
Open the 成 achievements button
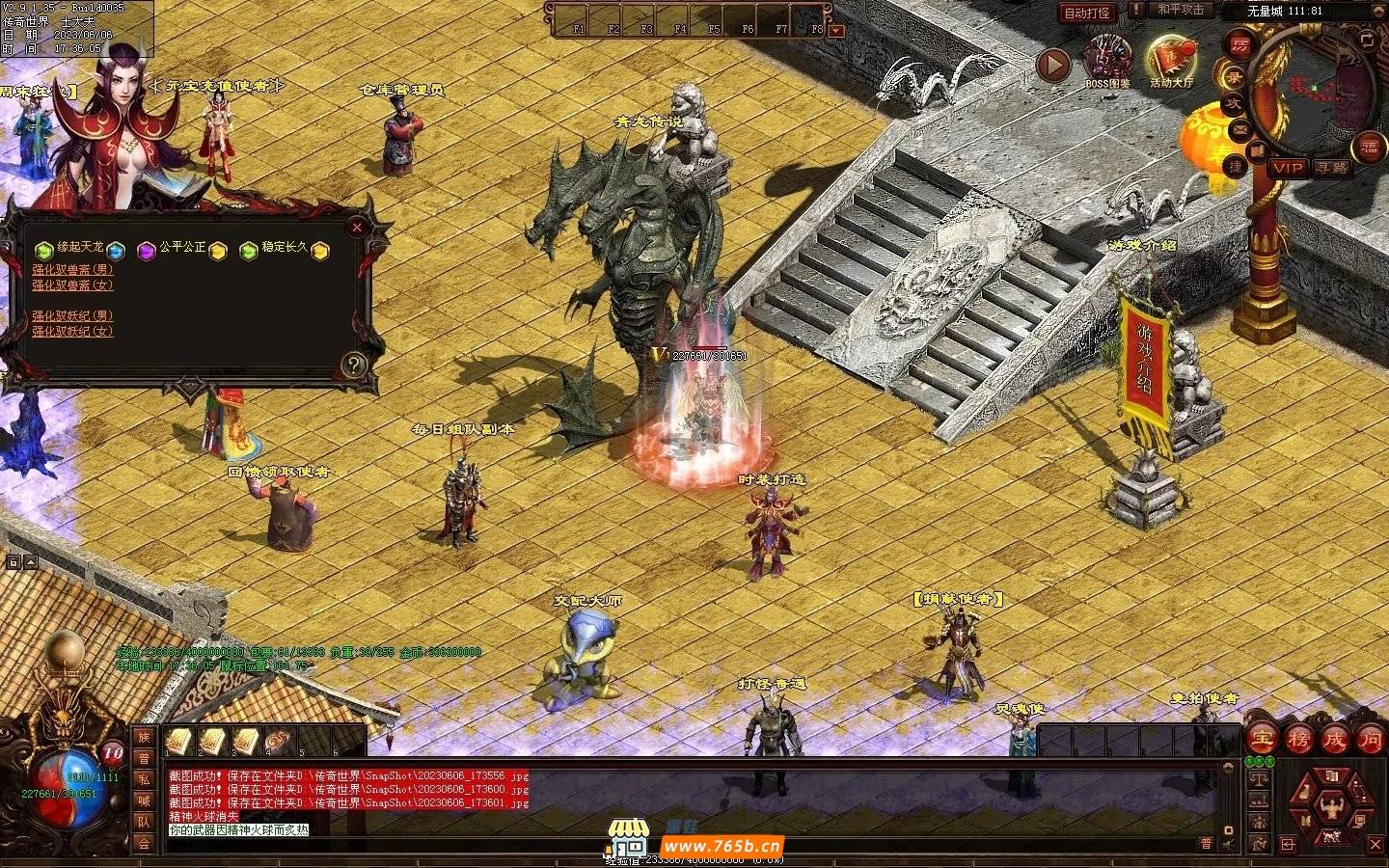pos(1334,740)
